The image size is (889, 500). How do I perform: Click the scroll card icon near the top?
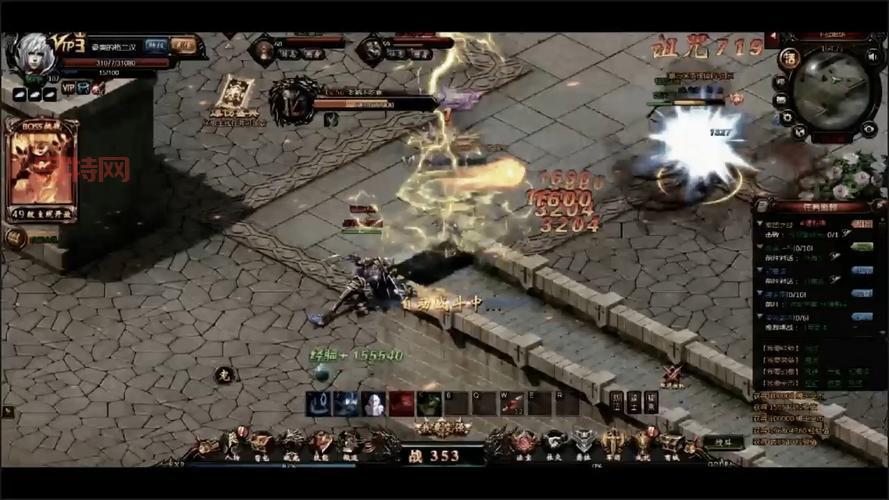(236, 95)
